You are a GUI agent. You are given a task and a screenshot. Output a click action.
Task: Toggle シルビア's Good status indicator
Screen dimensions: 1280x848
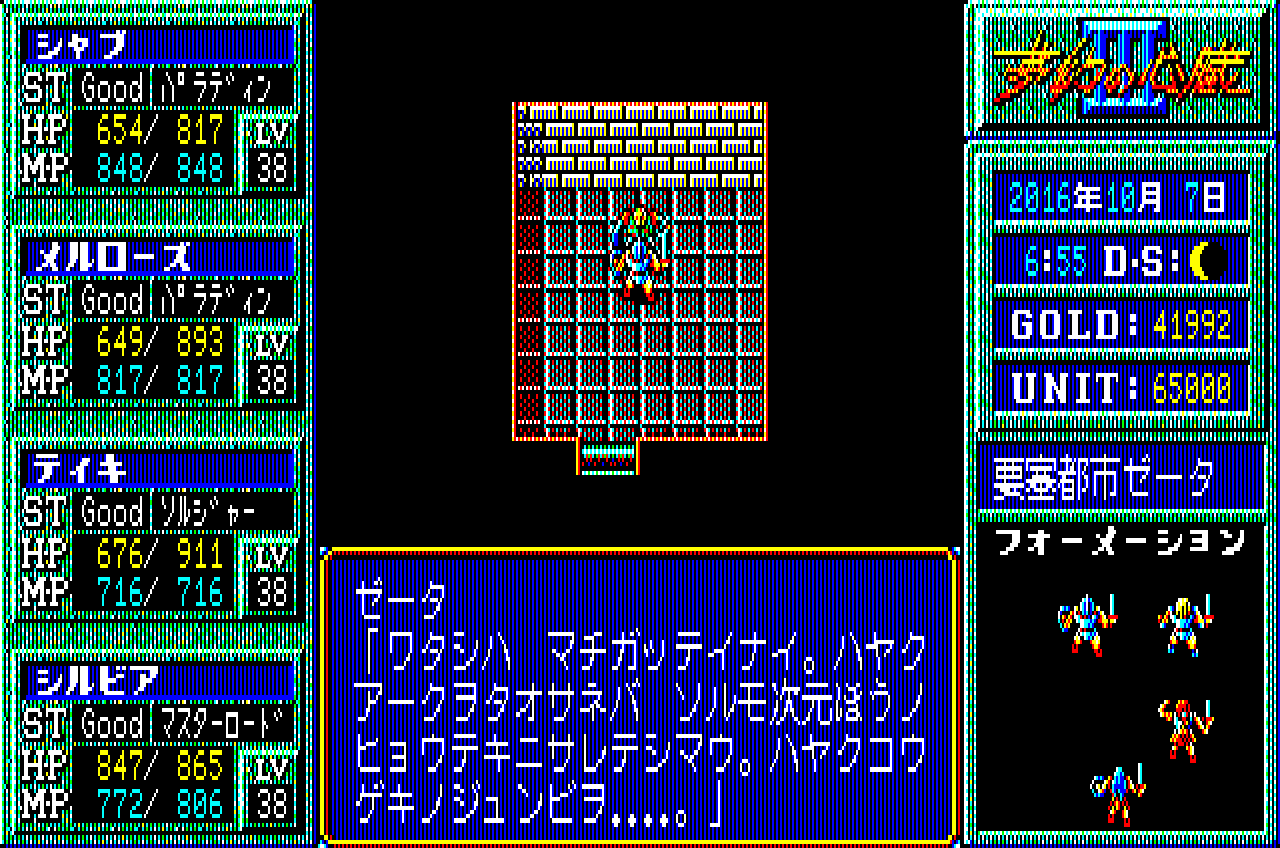pos(112,721)
